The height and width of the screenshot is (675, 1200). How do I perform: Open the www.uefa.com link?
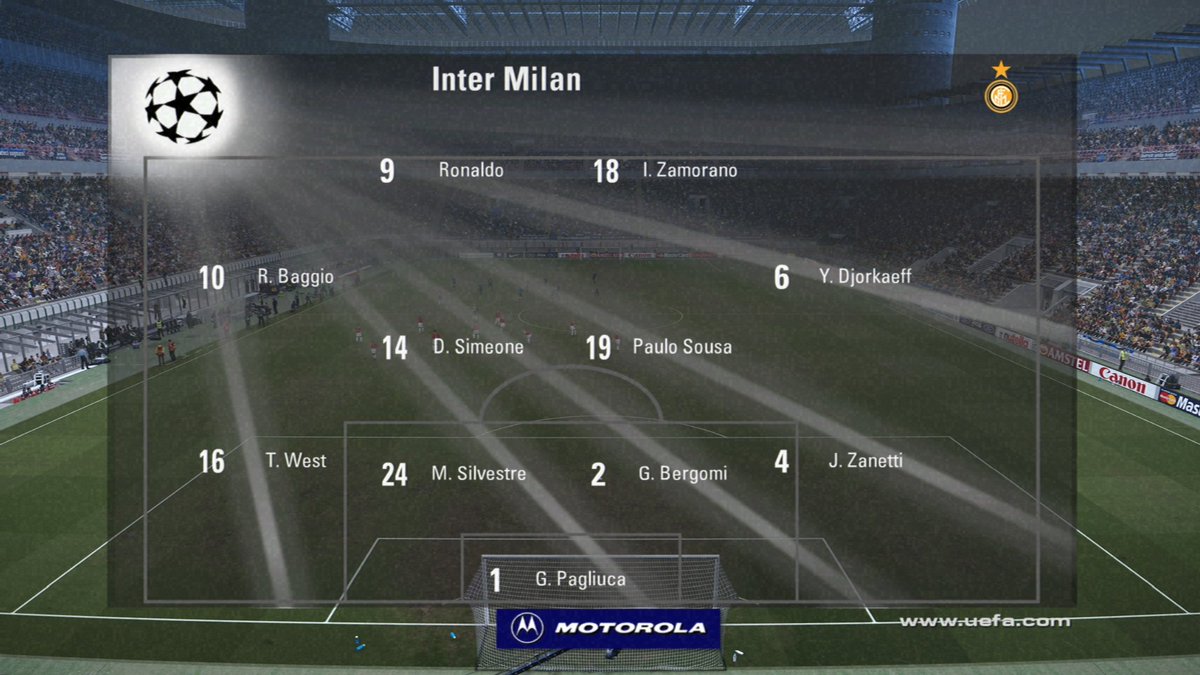click(984, 621)
